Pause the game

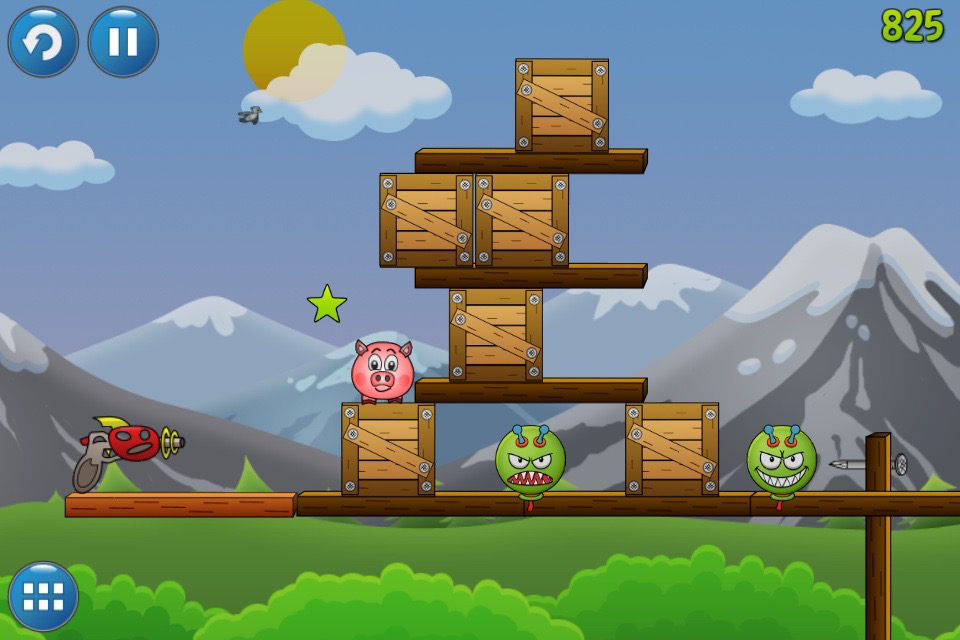click(x=123, y=42)
